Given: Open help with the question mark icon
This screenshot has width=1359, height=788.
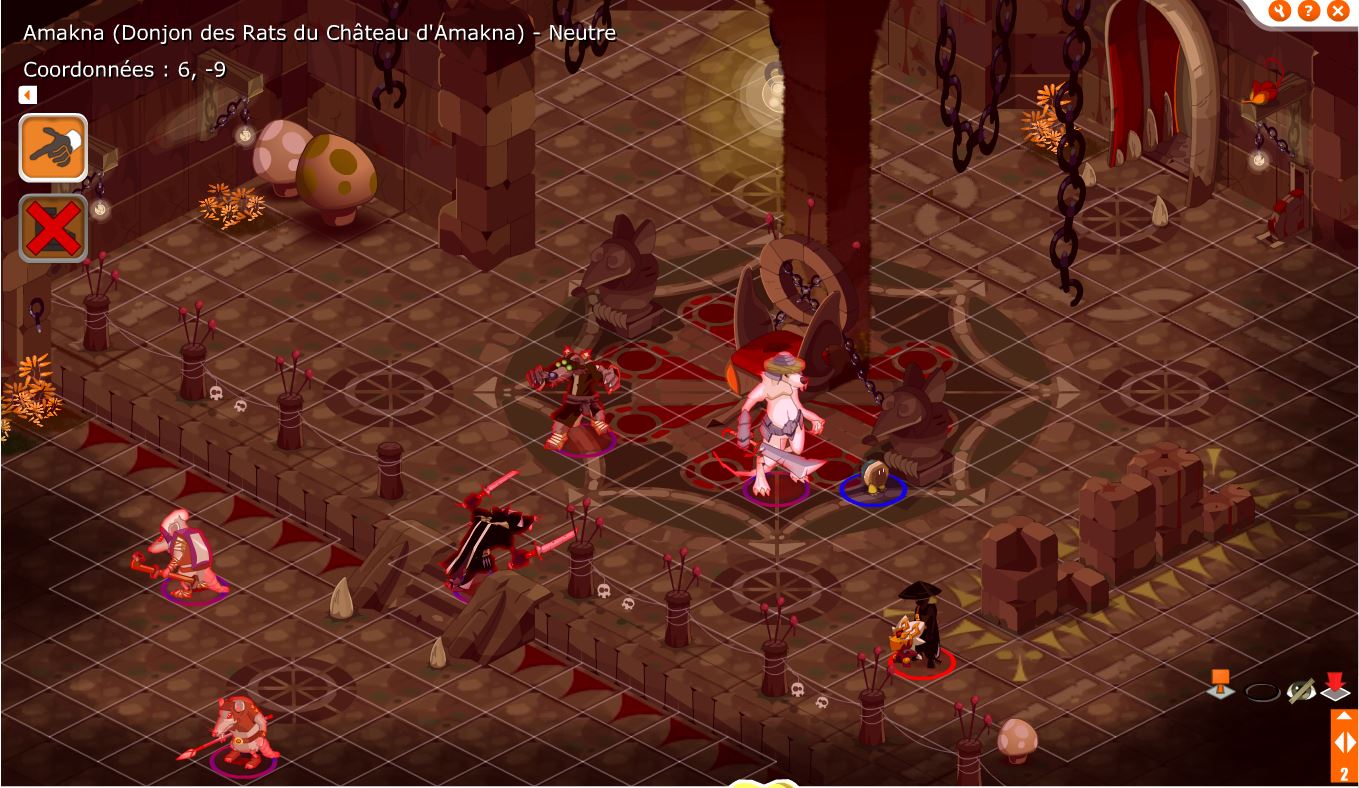Looking at the screenshot, I should tap(1310, 11).
